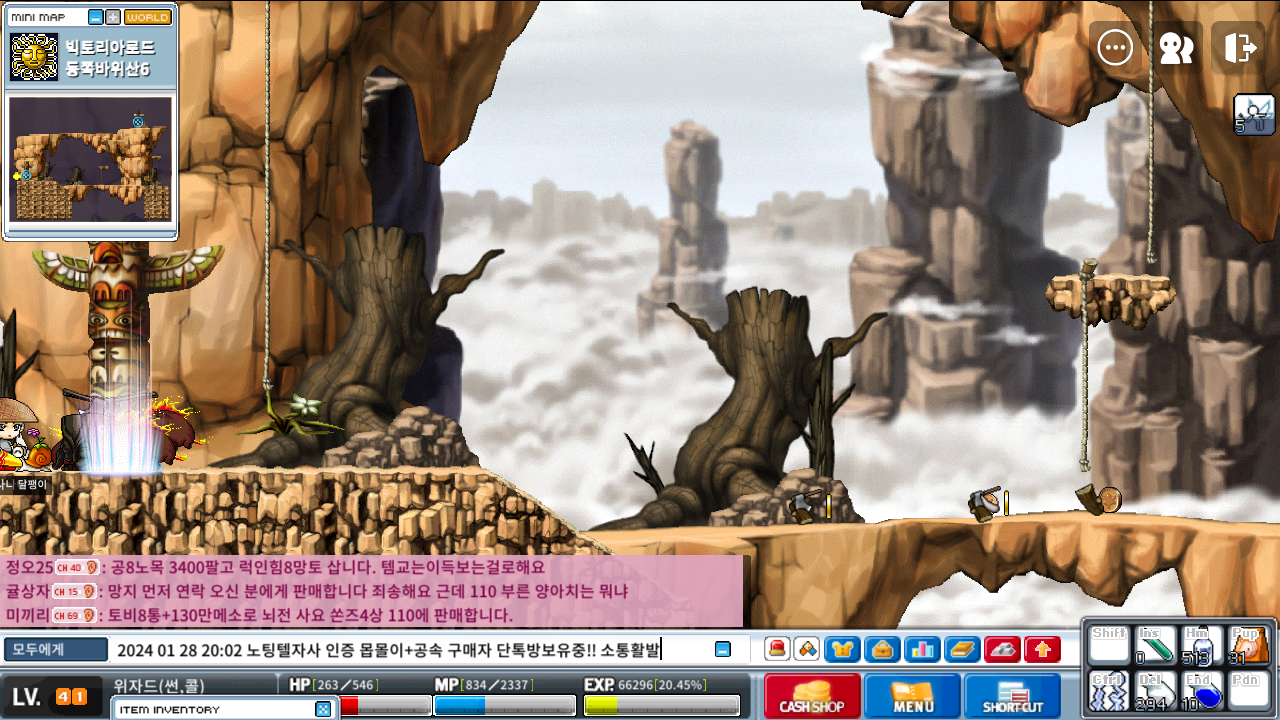Open stats via the bar chart icon
Image resolution: width=1280 pixels, height=720 pixels.
922,649
